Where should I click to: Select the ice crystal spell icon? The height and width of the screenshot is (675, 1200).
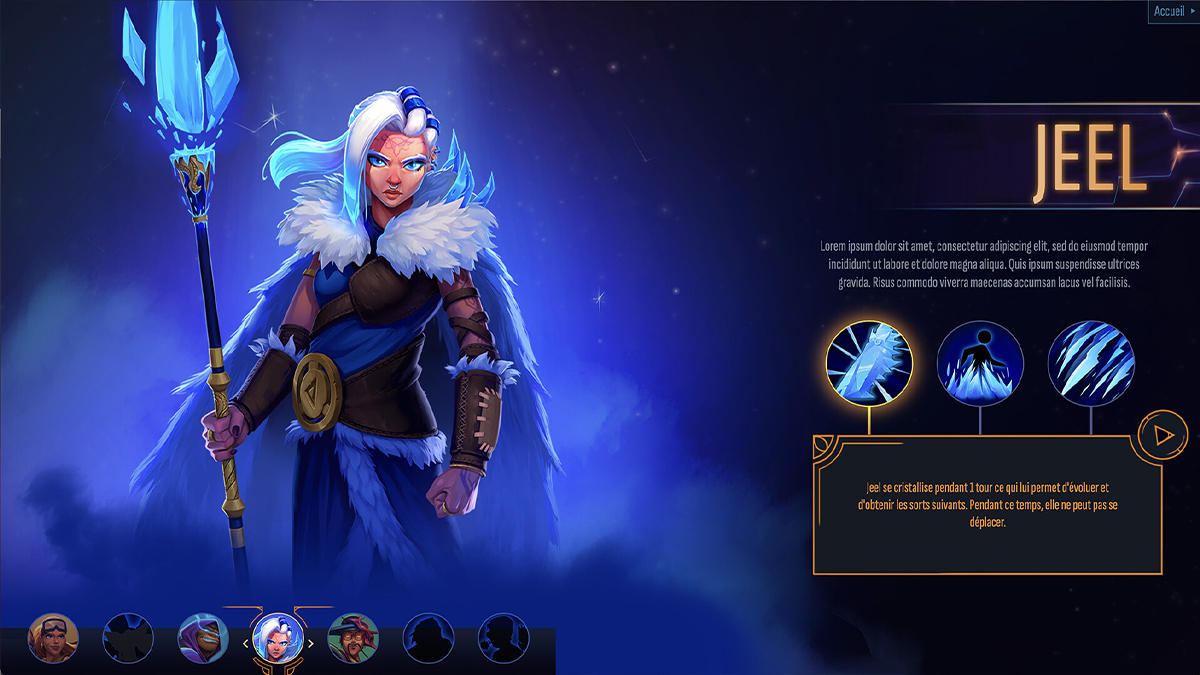point(869,363)
